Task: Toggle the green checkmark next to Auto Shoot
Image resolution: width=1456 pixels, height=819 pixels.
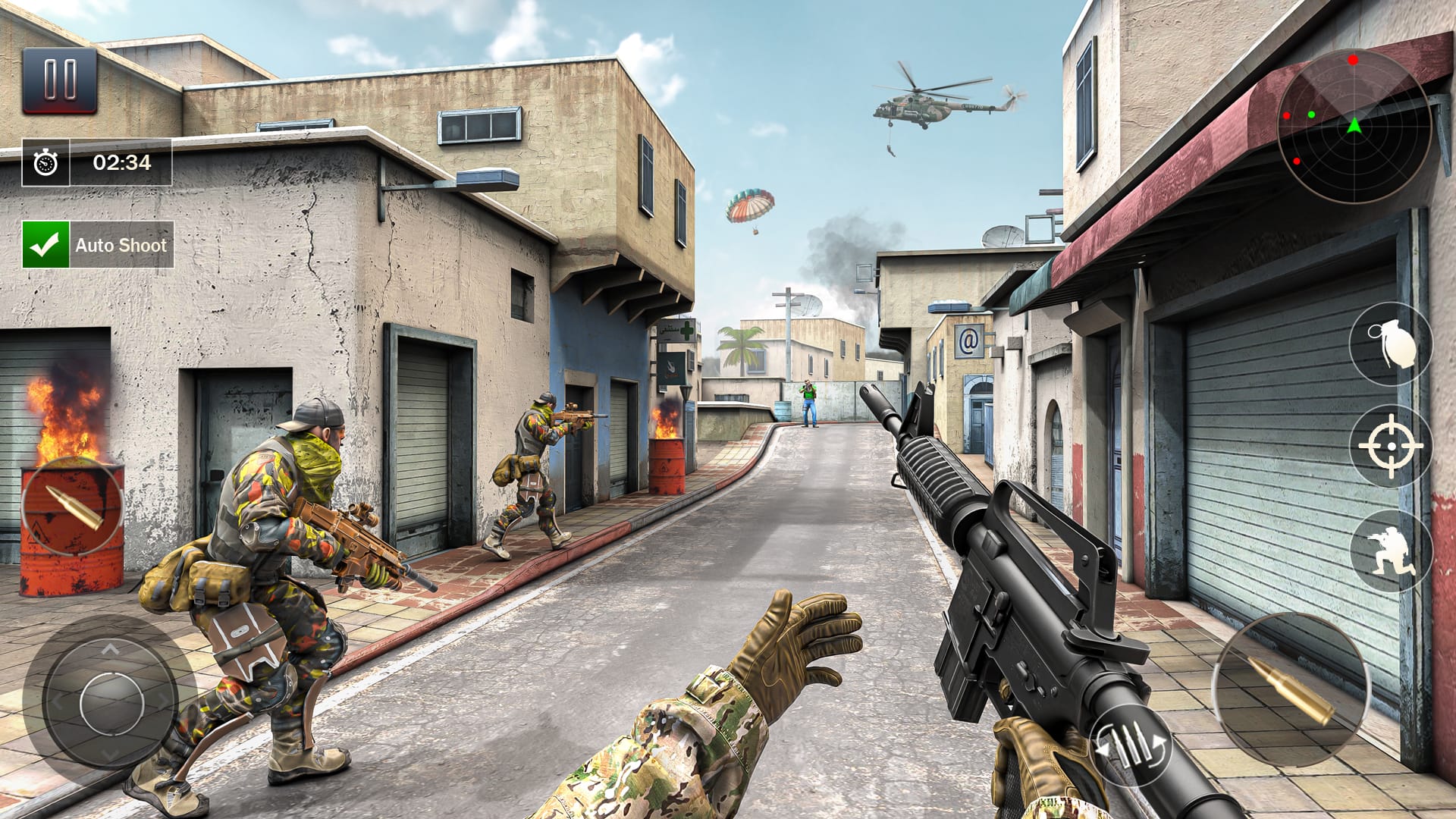Action: [45, 244]
